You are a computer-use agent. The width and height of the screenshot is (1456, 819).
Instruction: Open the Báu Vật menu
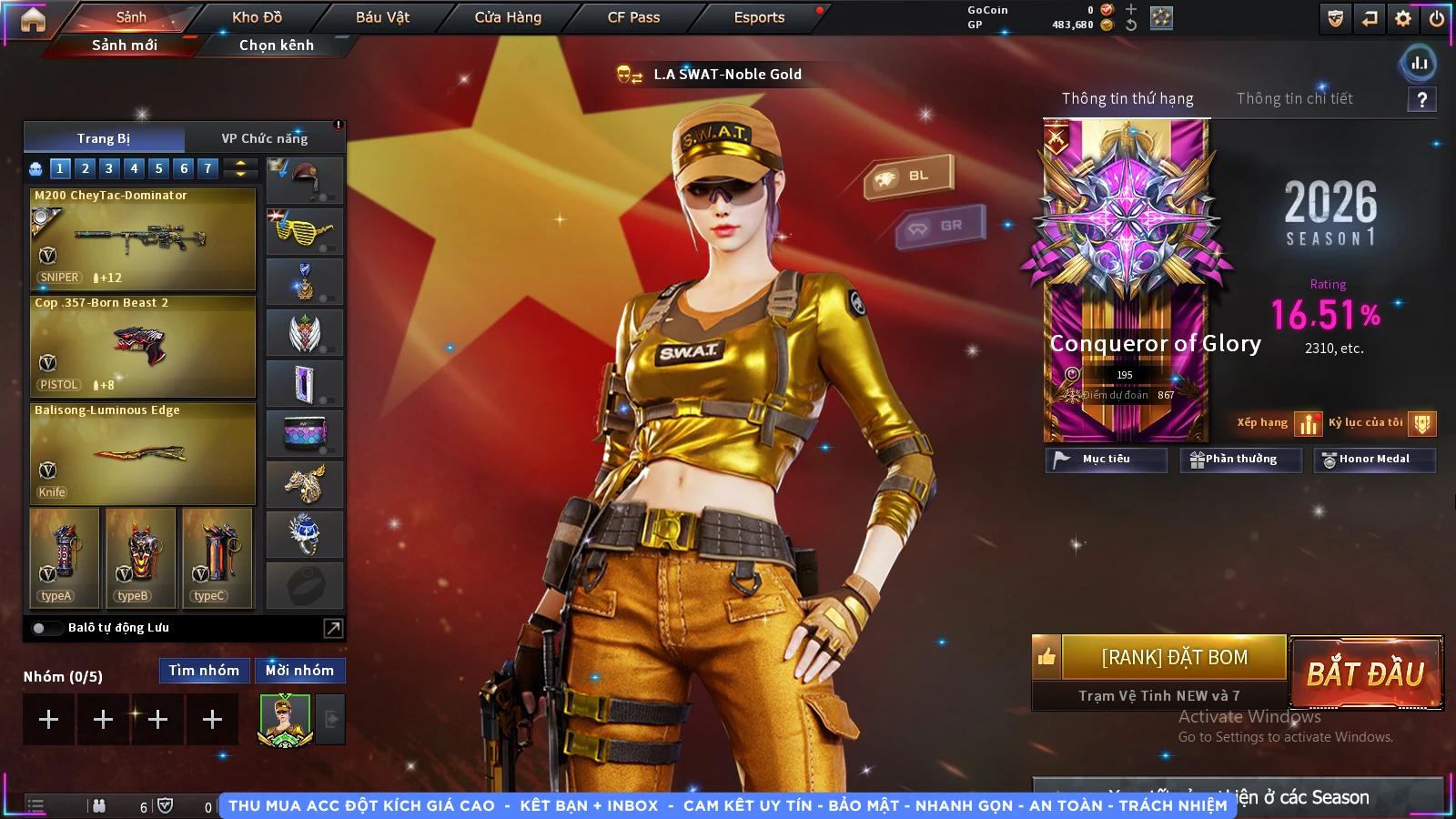[382, 17]
